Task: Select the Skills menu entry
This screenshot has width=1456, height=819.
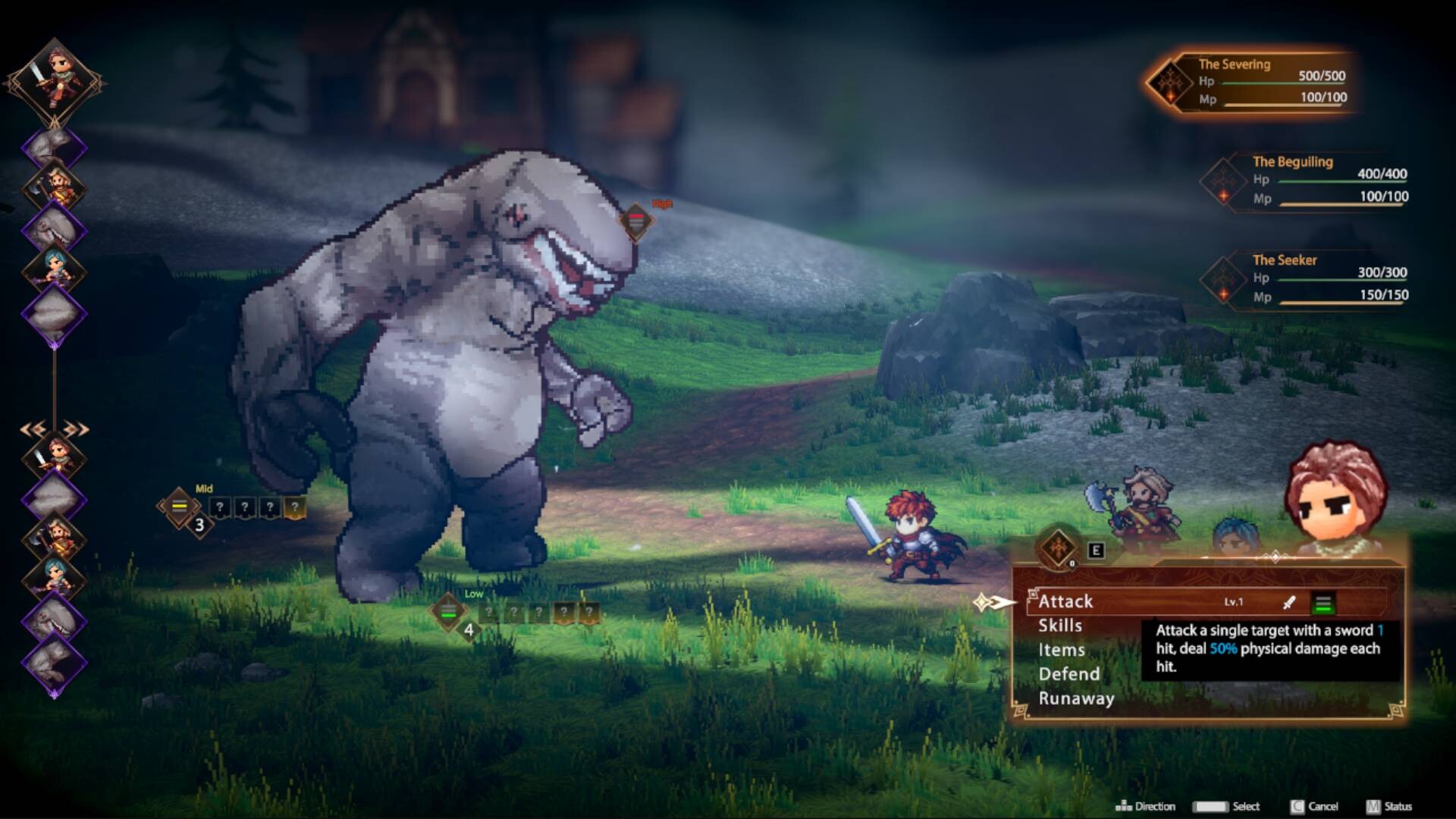Action: point(1060,626)
